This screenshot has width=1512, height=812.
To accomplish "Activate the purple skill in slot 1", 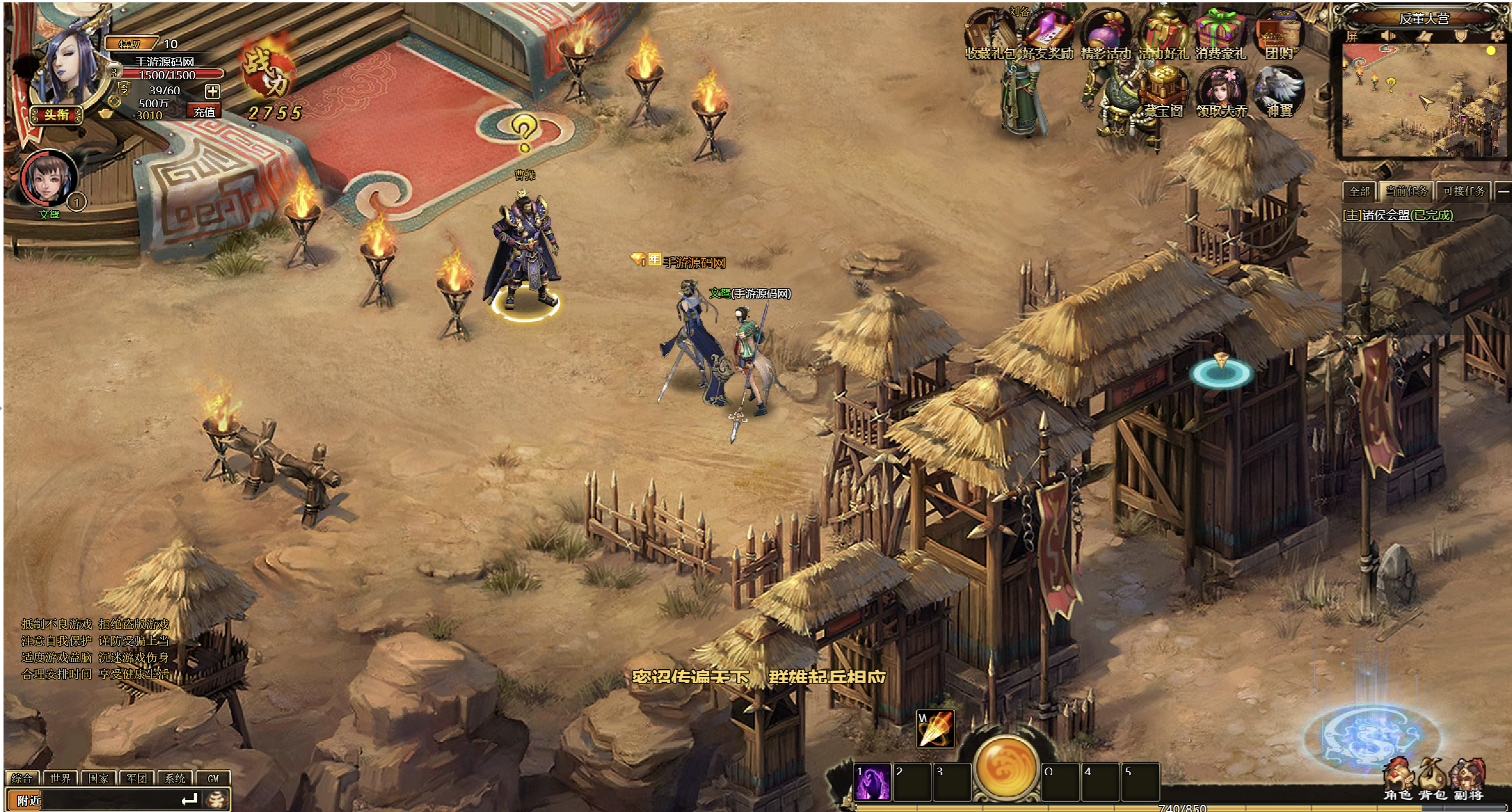I will coord(872,782).
